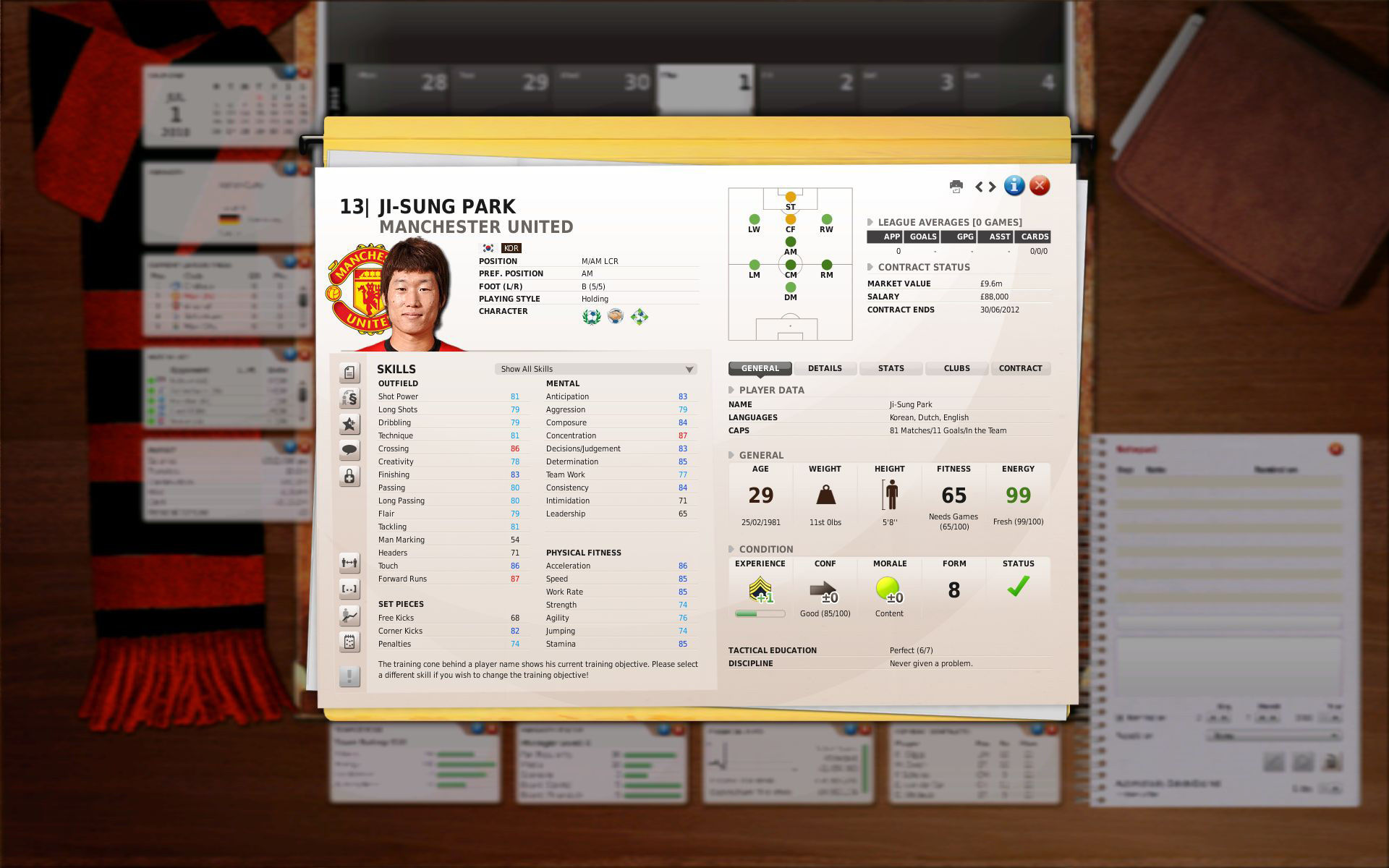Click the star icon to shortlist Park
This screenshot has width=1389, height=868.
tap(349, 423)
